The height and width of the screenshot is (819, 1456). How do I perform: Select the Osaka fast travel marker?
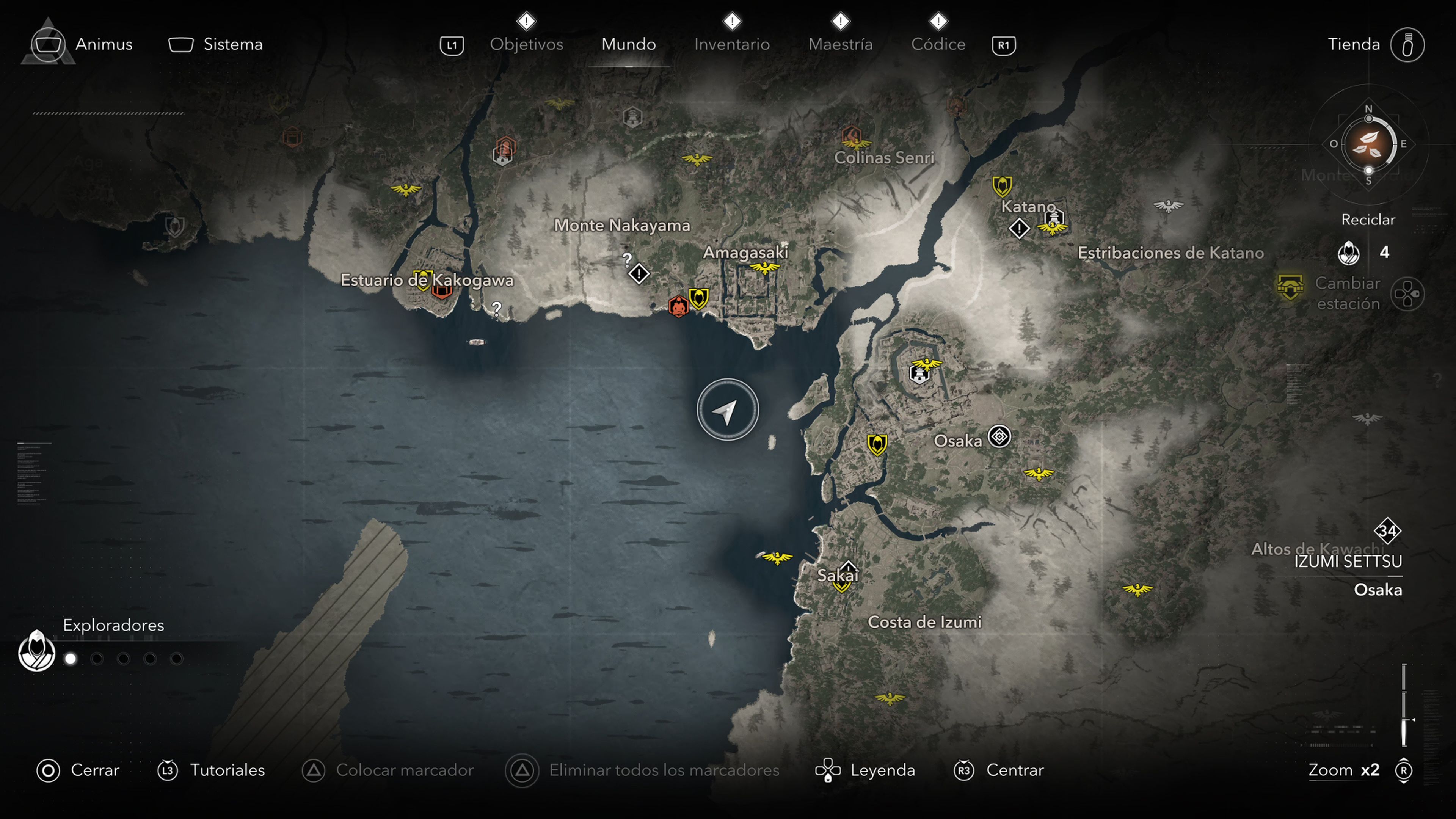tap(999, 437)
